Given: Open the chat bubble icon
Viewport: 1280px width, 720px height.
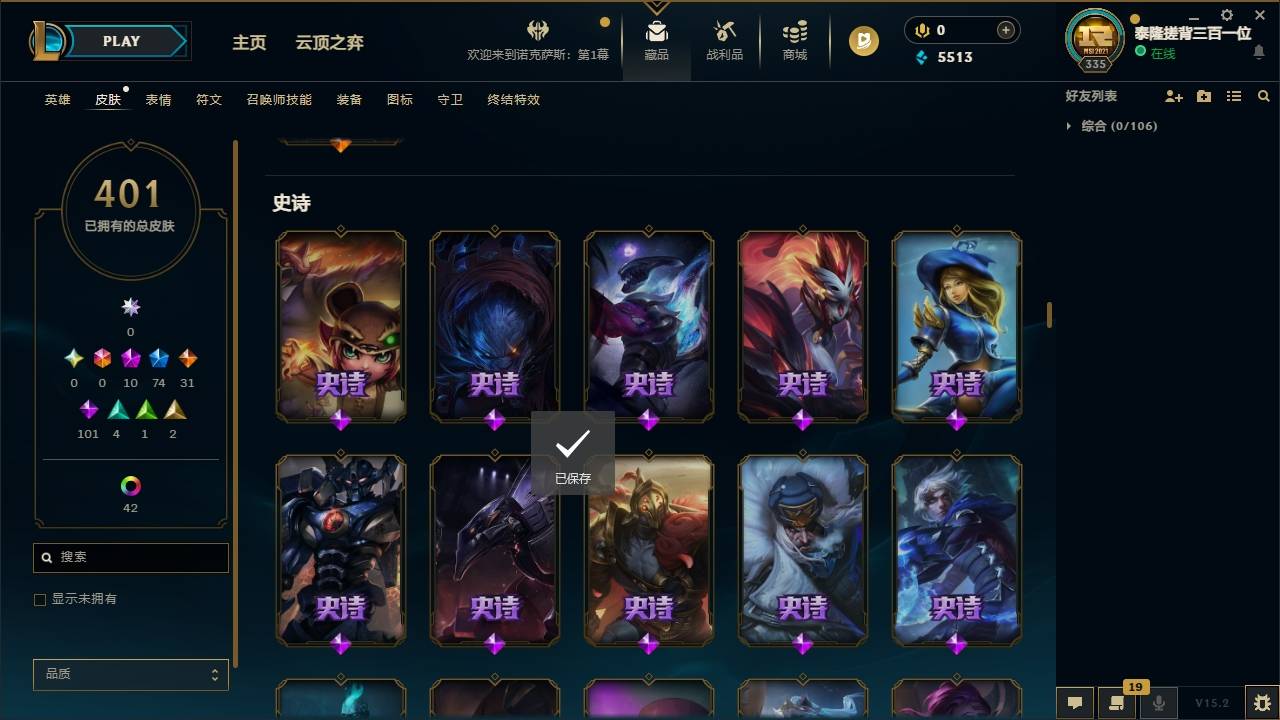Looking at the screenshot, I should [x=1075, y=704].
